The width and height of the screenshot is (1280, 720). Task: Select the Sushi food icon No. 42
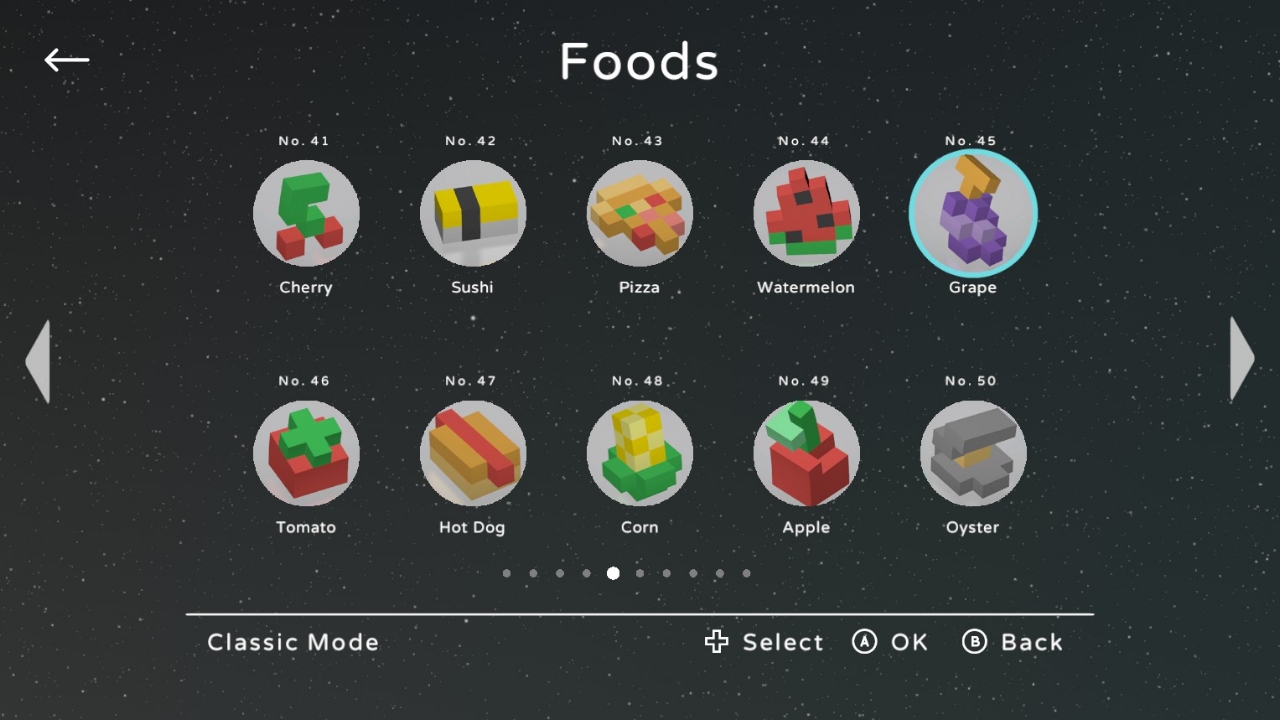(473, 213)
